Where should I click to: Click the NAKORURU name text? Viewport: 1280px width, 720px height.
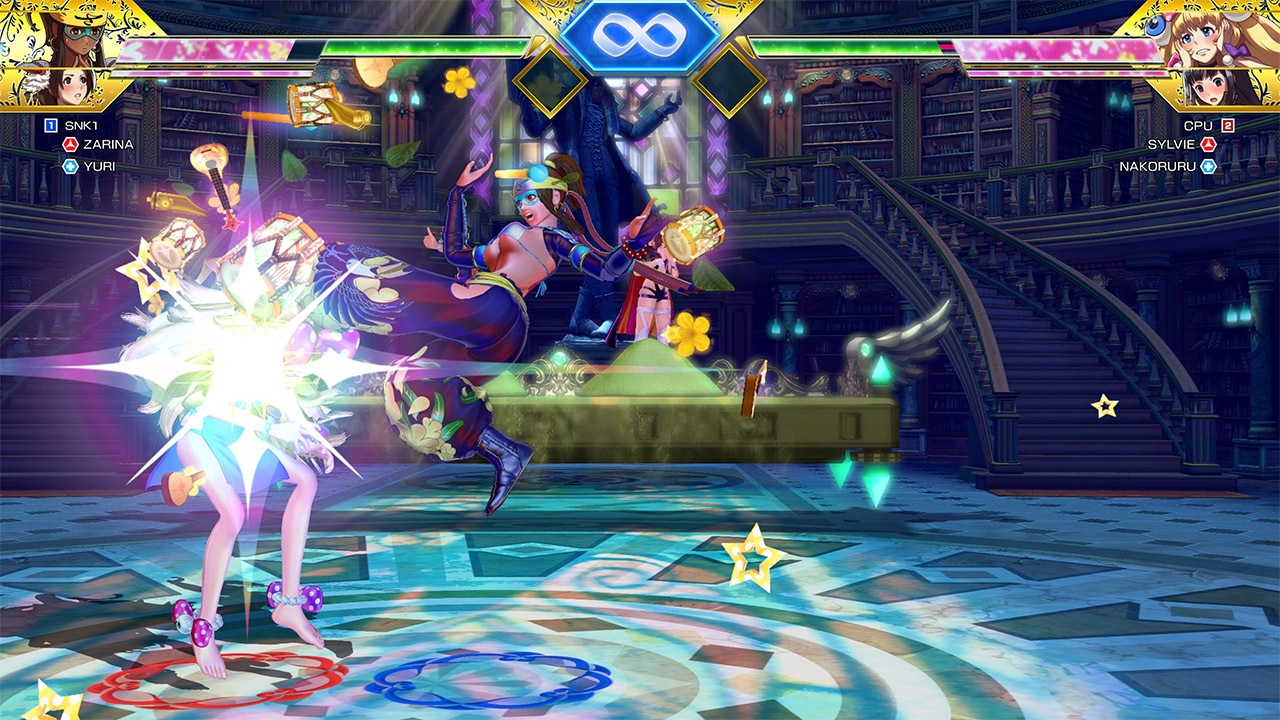tap(1158, 165)
